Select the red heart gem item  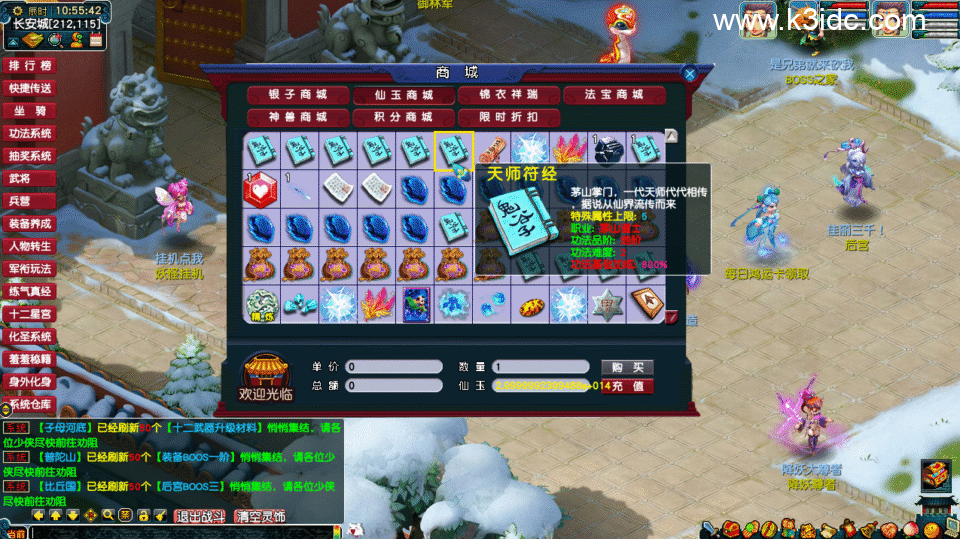click(x=261, y=187)
